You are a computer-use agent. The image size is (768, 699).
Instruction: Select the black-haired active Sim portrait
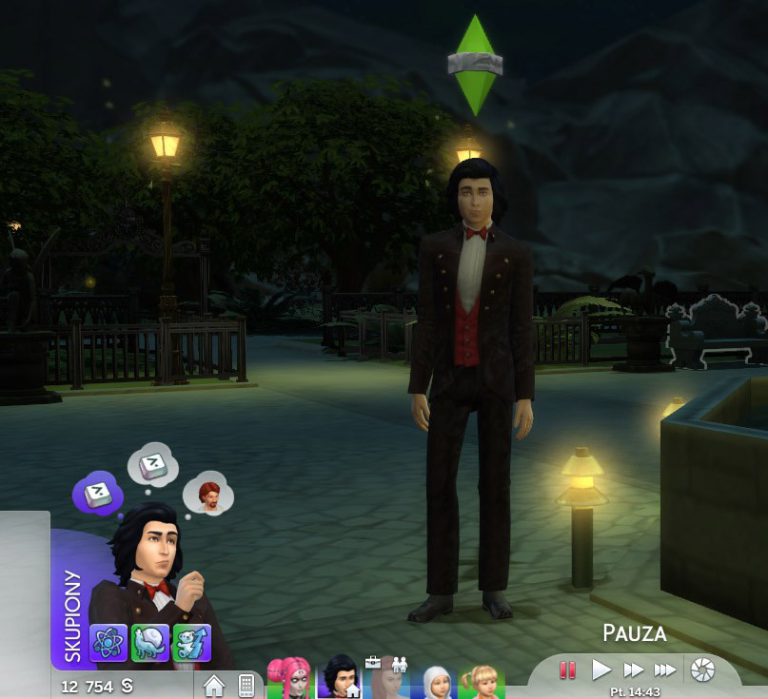coord(341,679)
